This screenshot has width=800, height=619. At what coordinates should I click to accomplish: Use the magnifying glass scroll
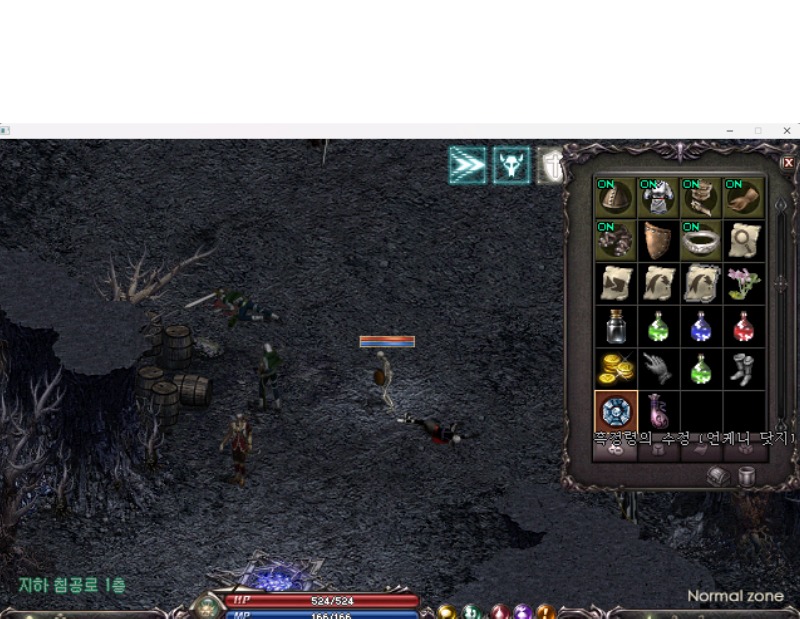coord(743,241)
